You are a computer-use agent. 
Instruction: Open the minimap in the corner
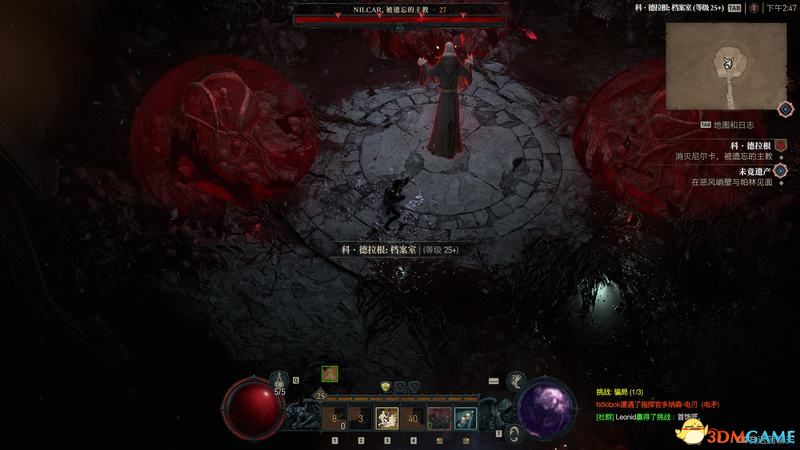click(x=727, y=64)
